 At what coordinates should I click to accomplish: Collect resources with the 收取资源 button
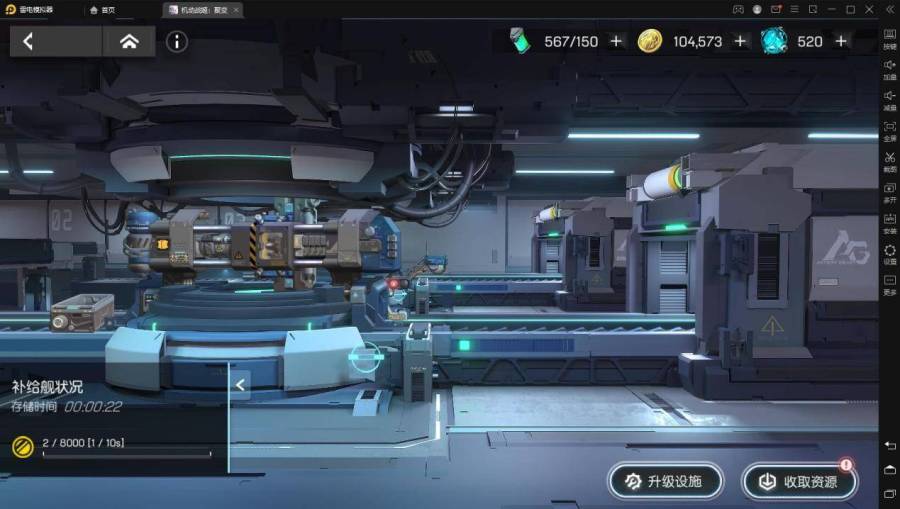pyautogui.click(x=799, y=481)
